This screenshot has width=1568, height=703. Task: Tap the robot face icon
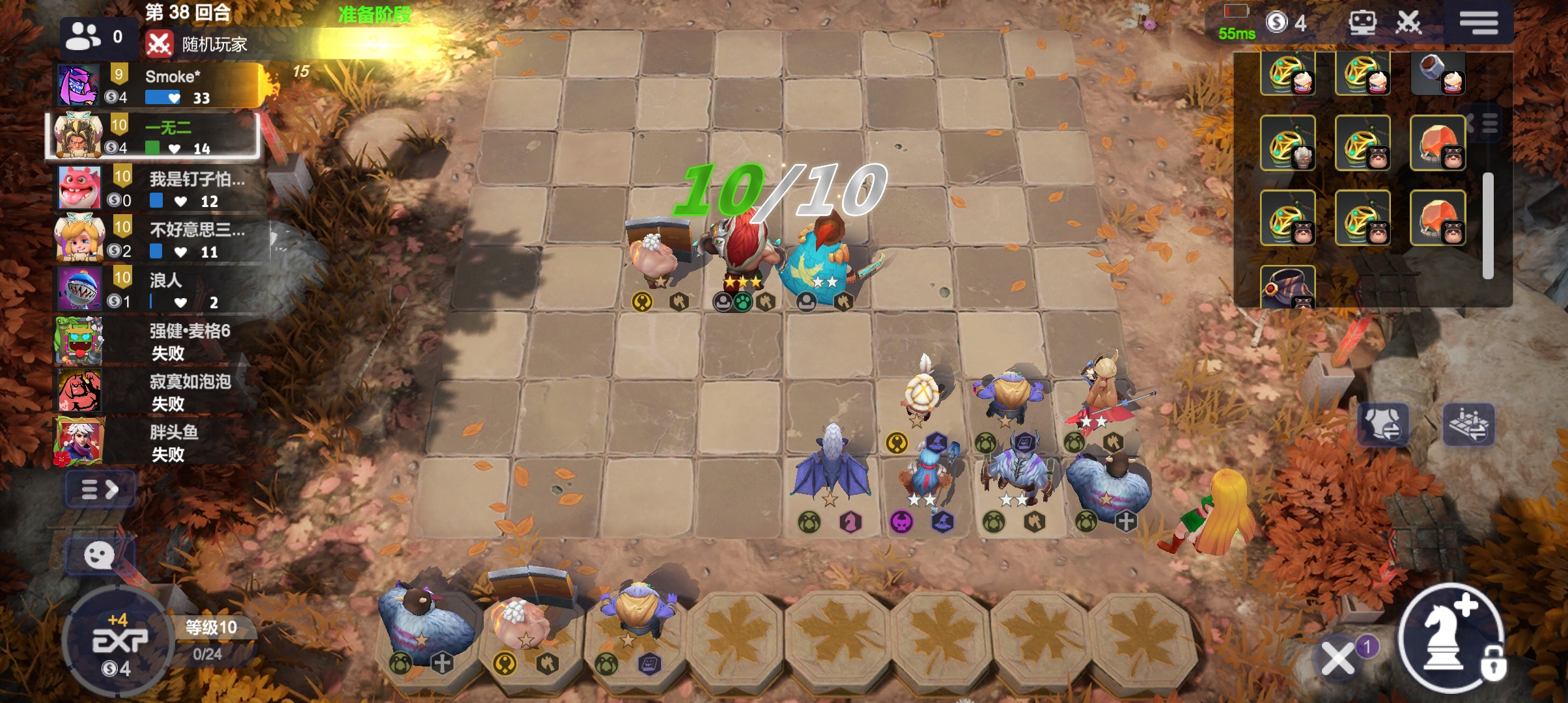coord(1362,23)
